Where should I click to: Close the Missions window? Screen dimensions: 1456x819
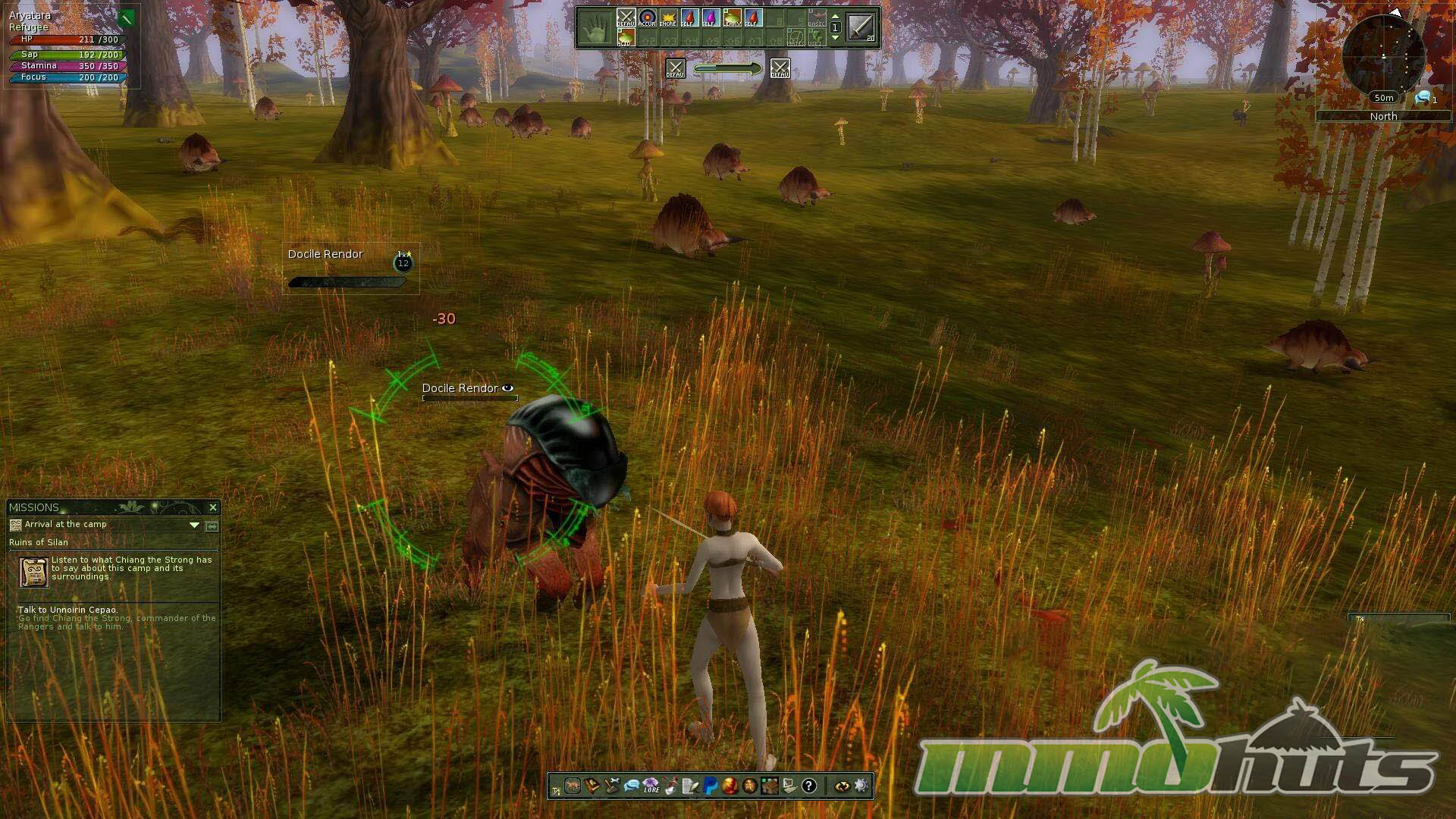(x=213, y=507)
